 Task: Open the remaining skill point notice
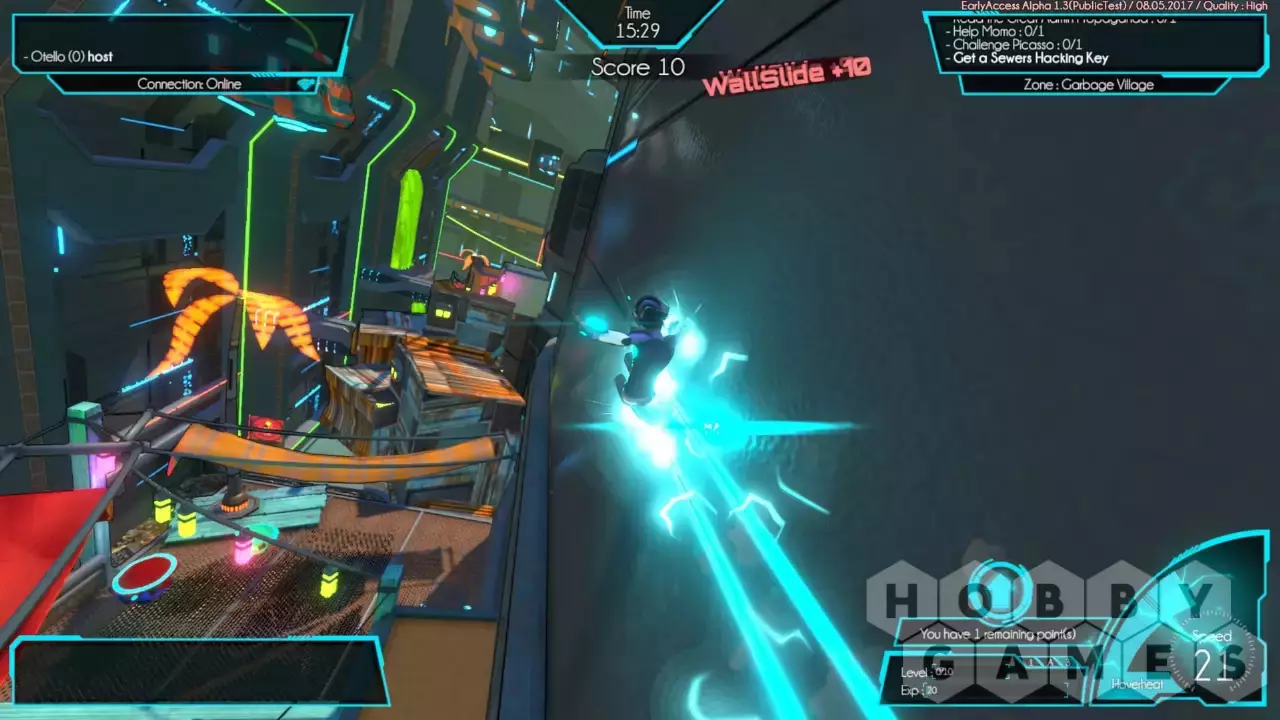pyautogui.click(x=998, y=634)
